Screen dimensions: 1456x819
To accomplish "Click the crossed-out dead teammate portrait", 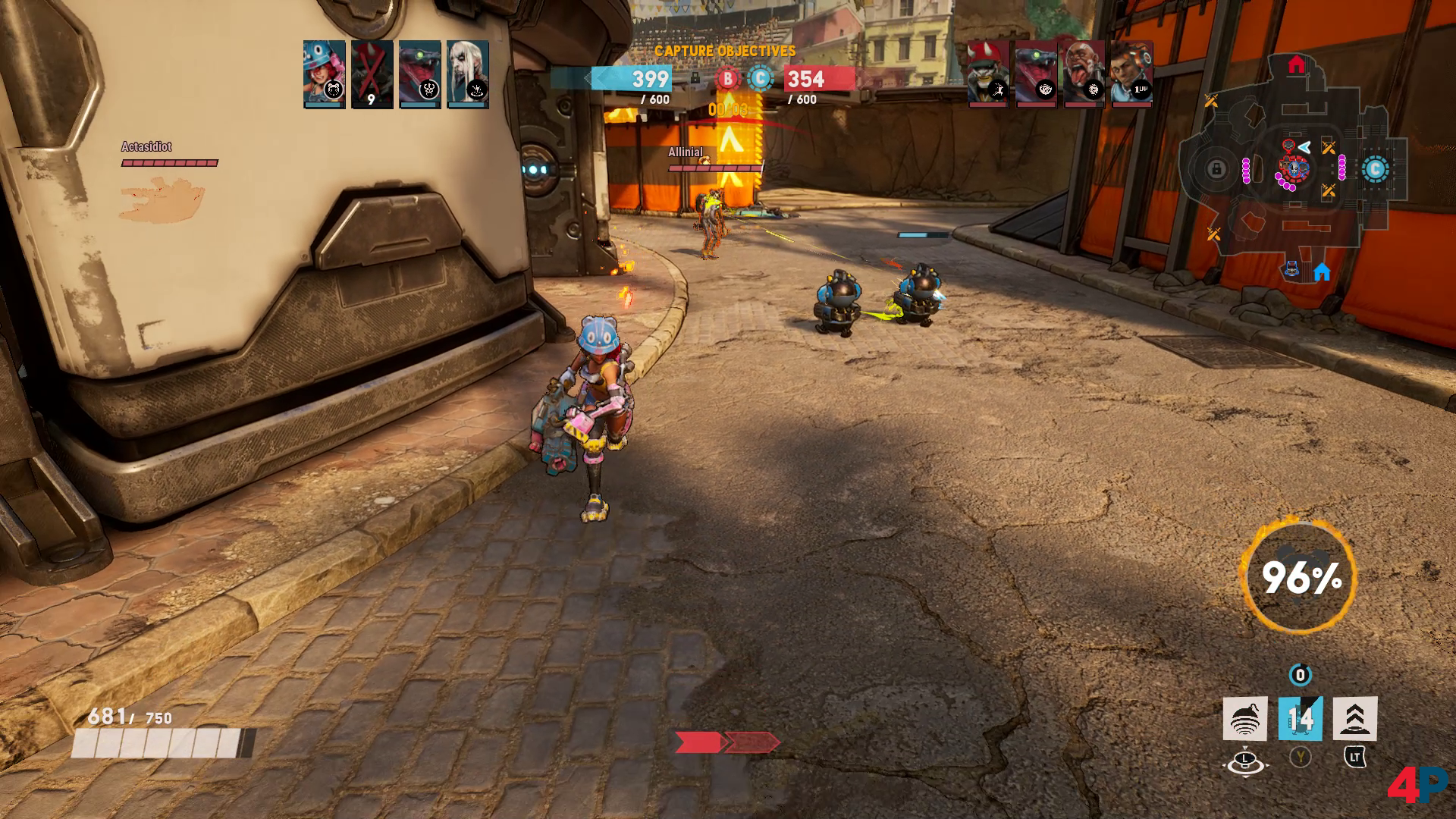I will 372,74.
